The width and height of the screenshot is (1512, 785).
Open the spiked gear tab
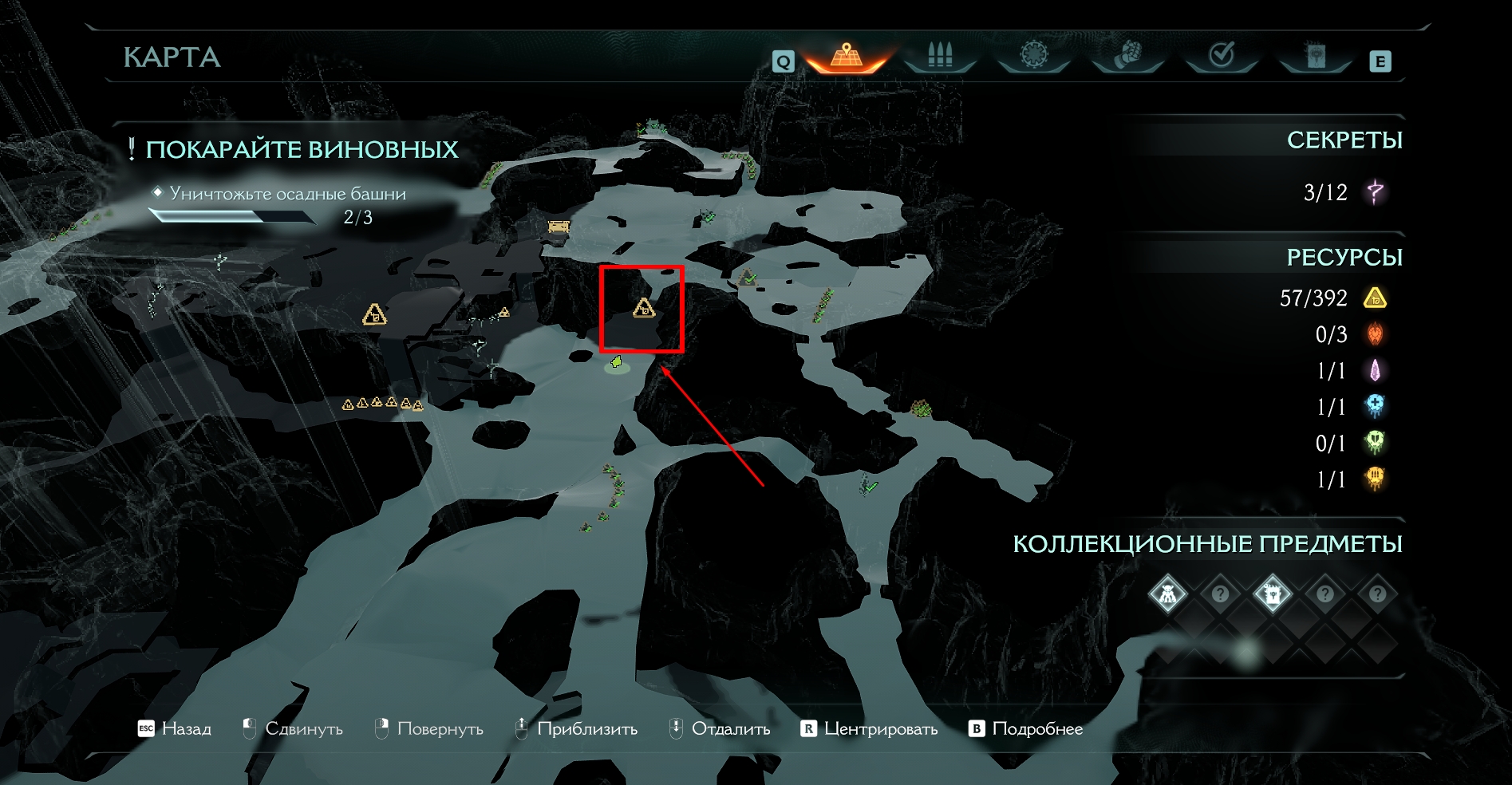coord(1034,55)
